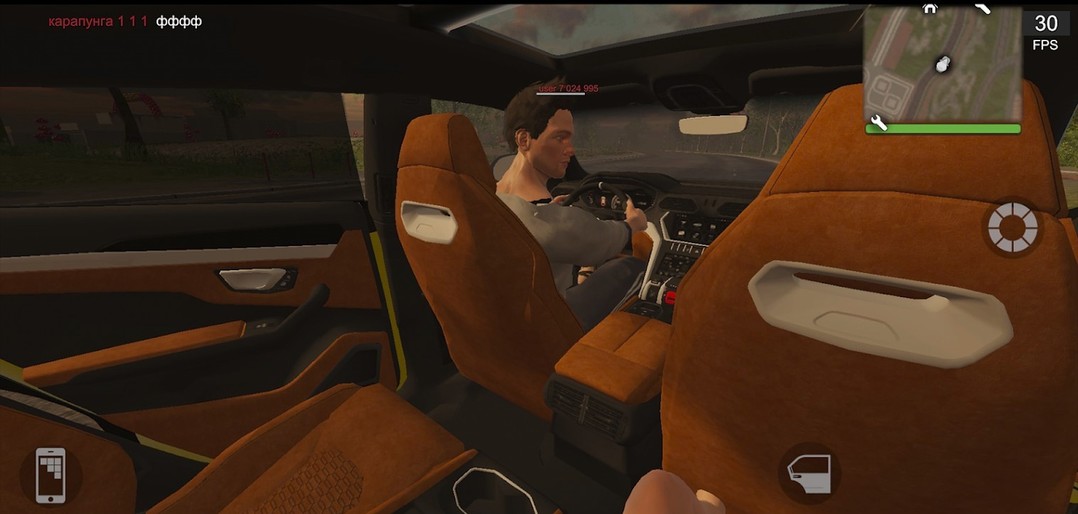Open the minimap

942,65
